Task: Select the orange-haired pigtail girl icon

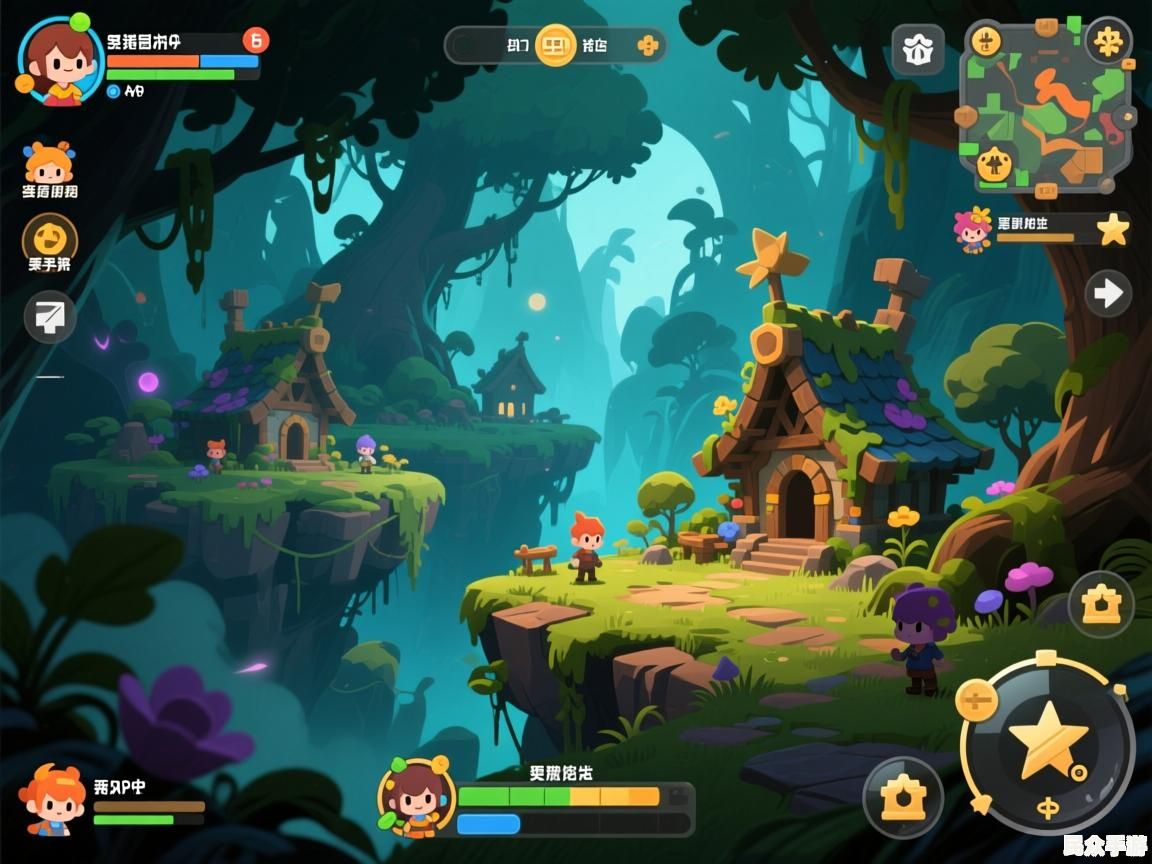Action: (49, 163)
